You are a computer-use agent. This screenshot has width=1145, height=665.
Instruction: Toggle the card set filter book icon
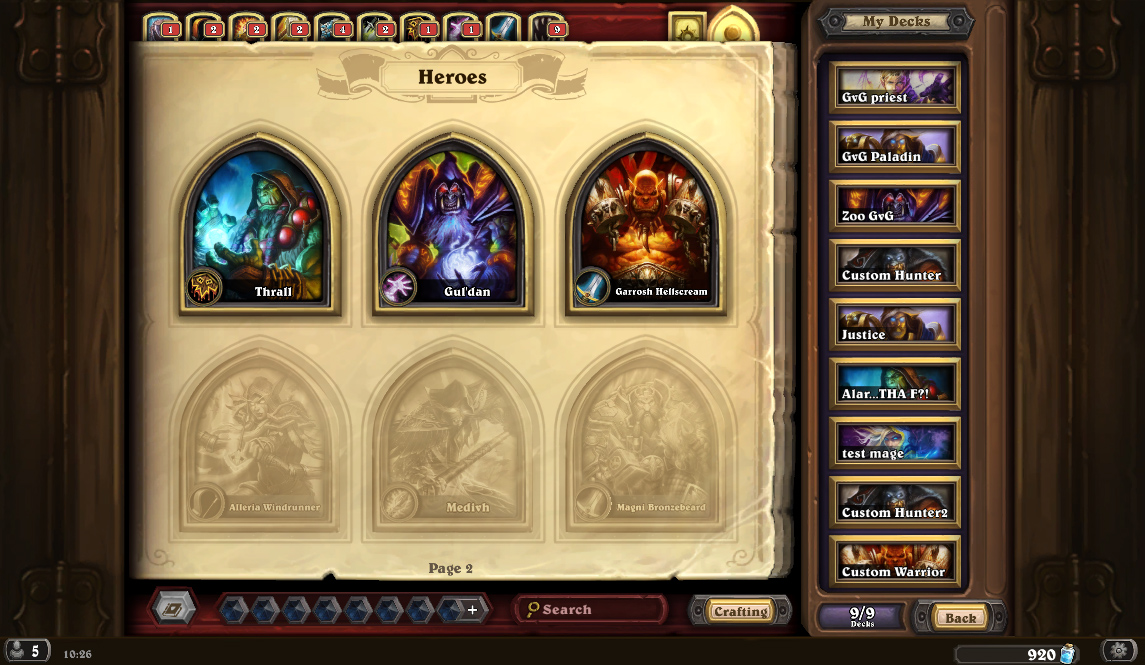coord(174,607)
